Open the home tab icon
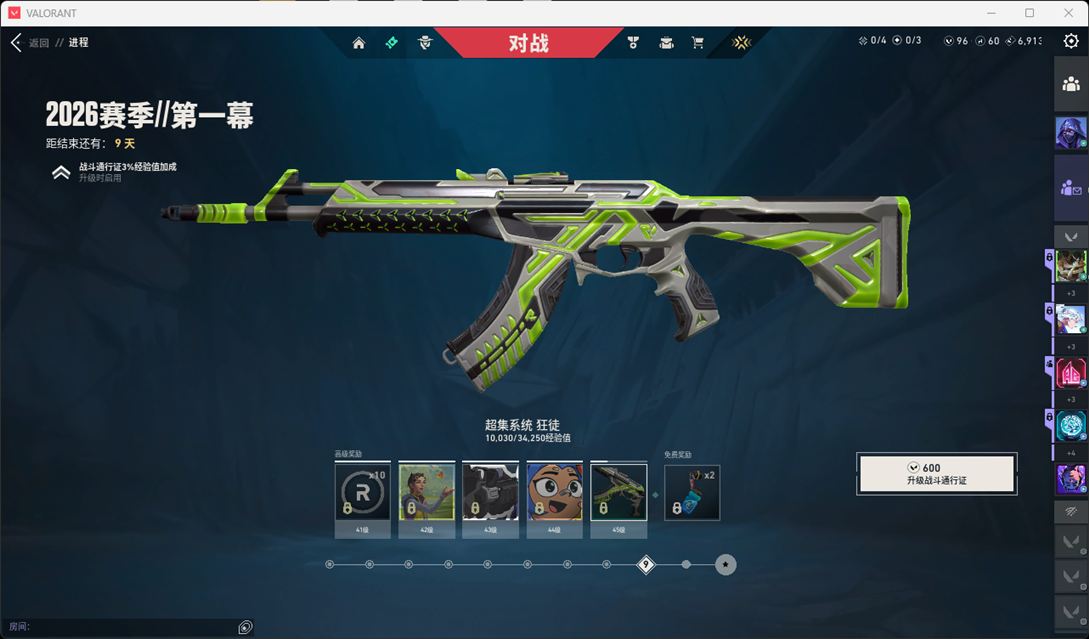The width and height of the screenshot is (1089, 639). tap(359, 43)
